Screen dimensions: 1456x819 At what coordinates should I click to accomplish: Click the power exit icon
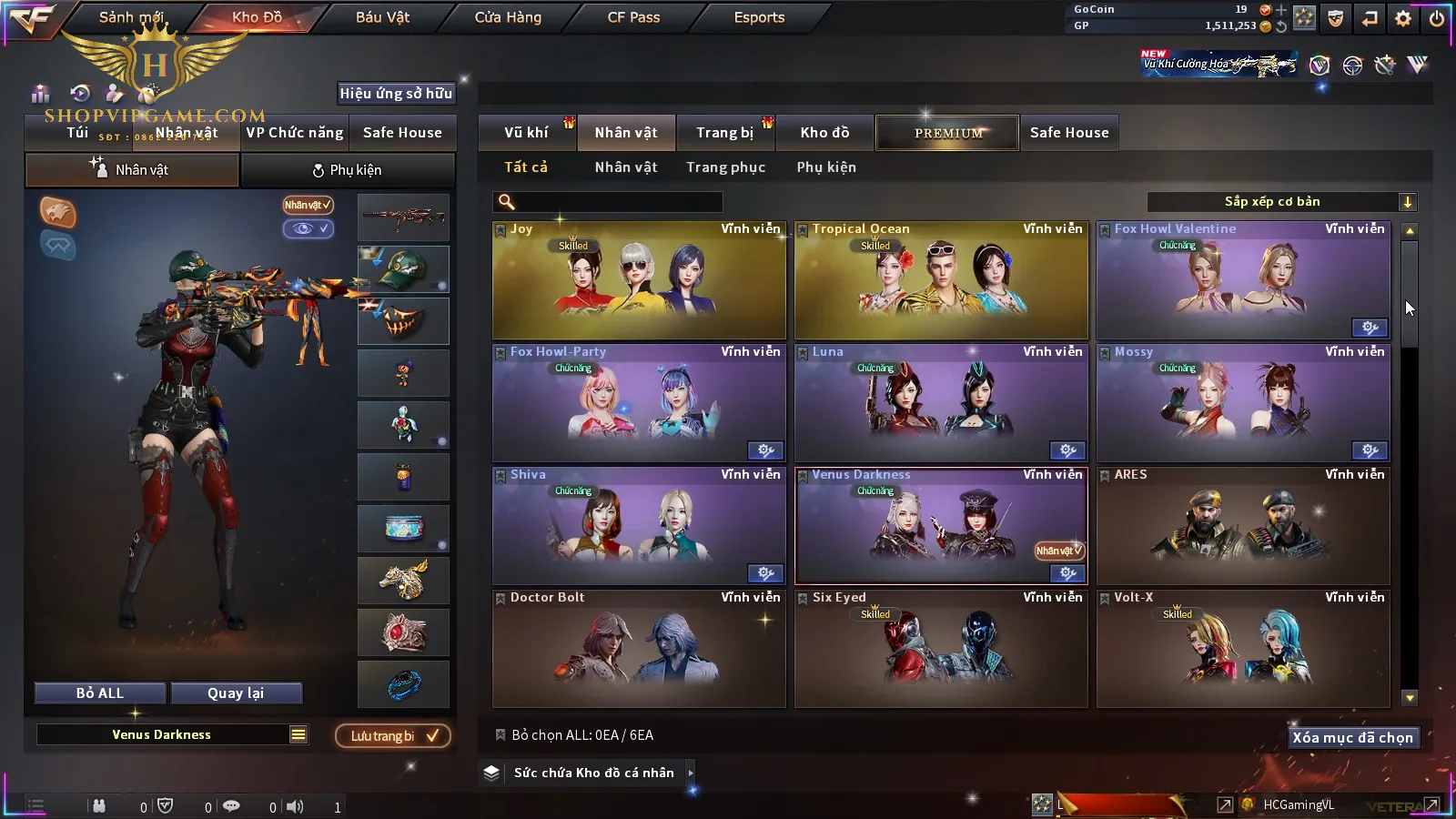(x=1437, y=18)
